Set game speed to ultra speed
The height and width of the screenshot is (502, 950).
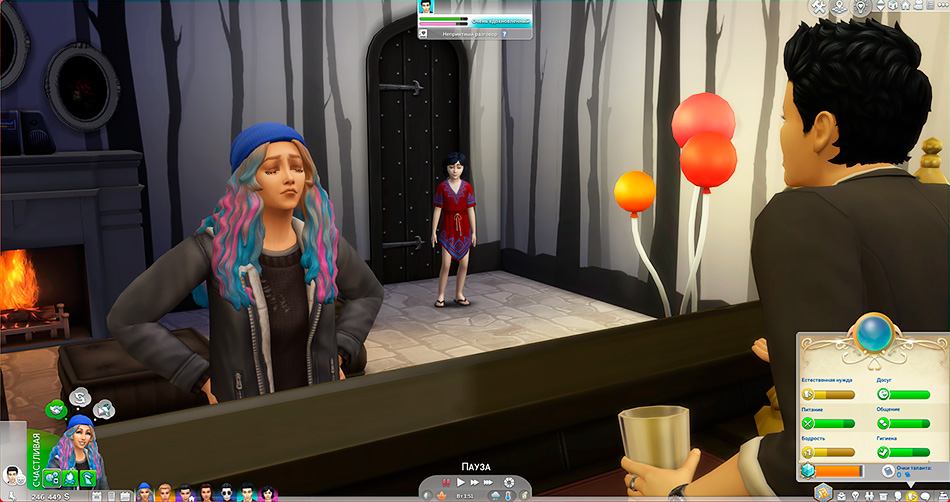click(x=488, y=482)
